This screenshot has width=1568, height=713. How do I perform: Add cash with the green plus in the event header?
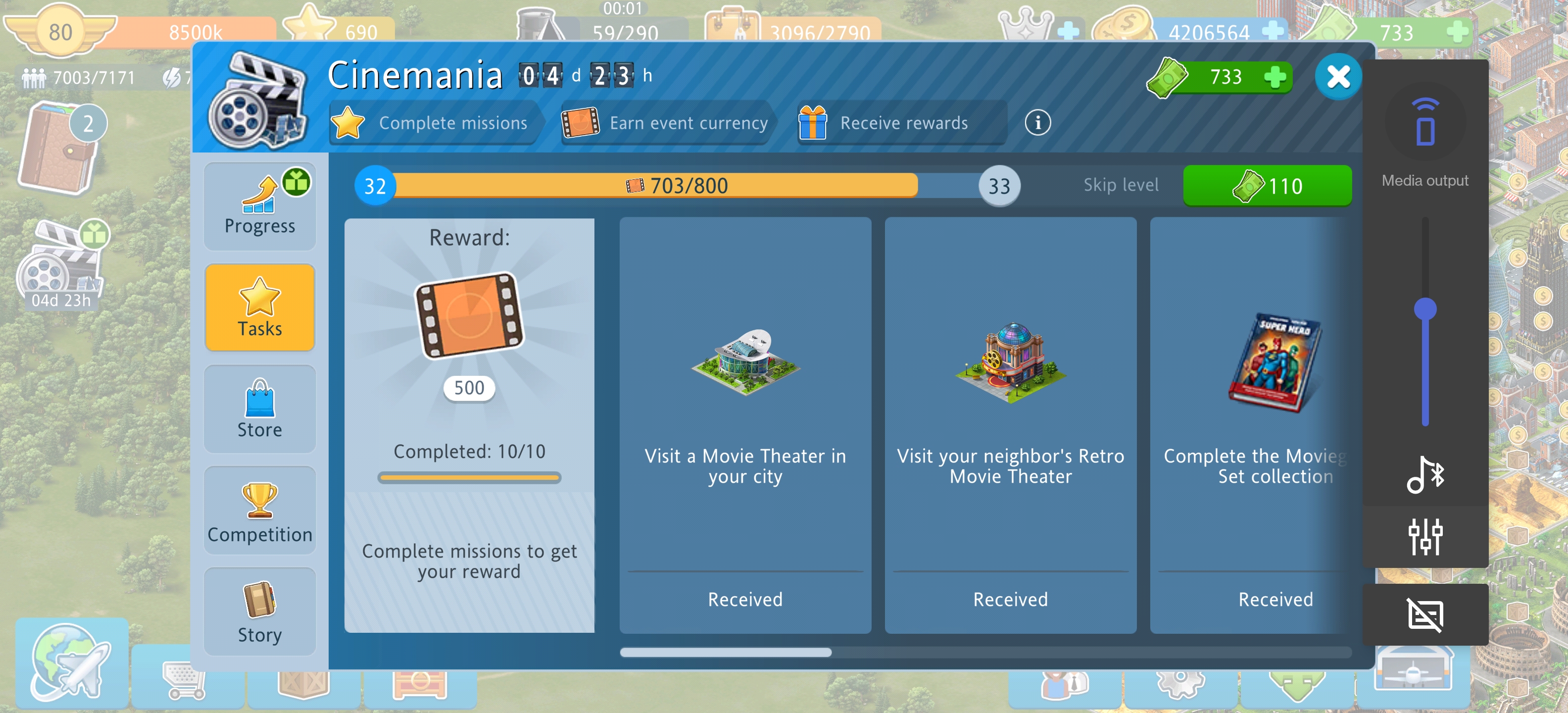[x=1274, y=77]
